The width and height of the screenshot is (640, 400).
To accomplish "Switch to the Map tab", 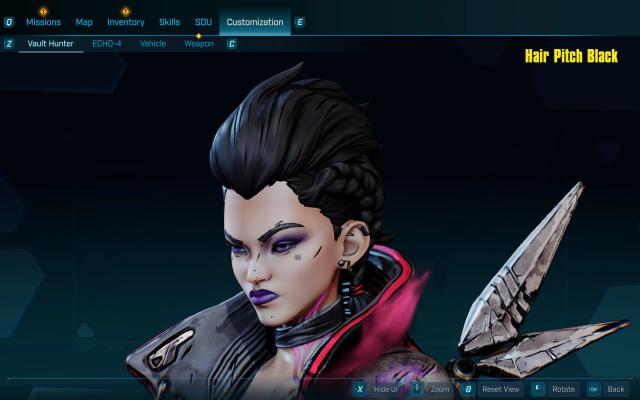I will (84, 22).
